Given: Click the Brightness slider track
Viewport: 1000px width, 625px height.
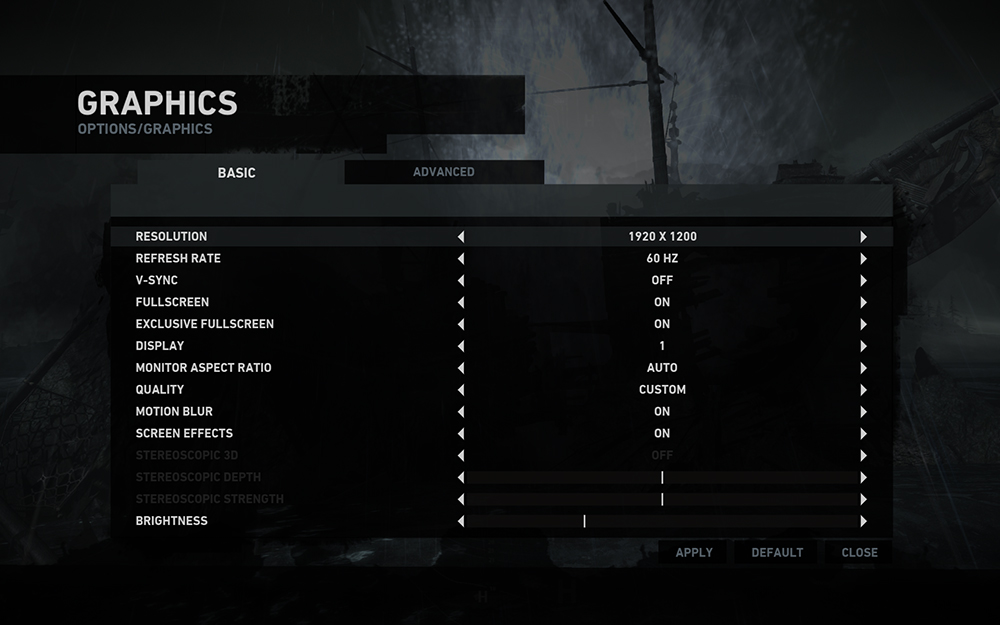Looking at the screenshot, I should coord(662,521).
